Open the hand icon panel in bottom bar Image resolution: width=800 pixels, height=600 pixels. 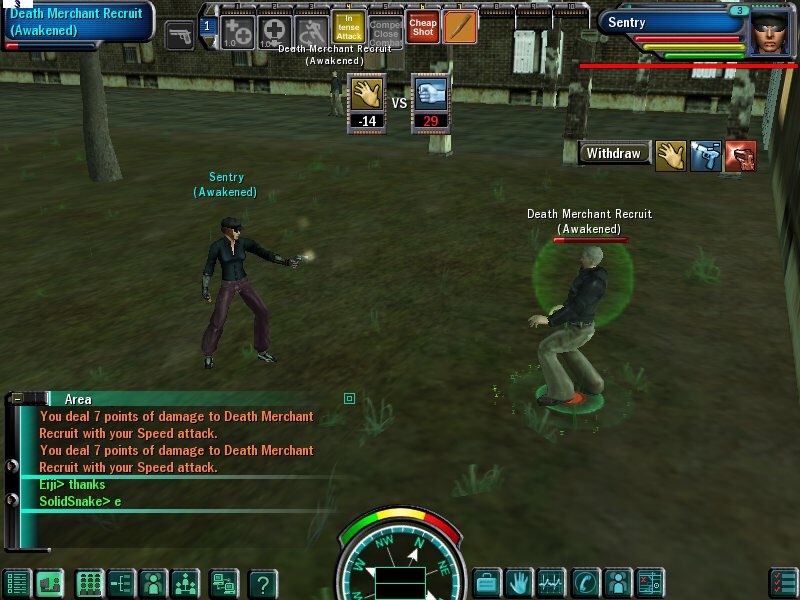click(518, 582)
